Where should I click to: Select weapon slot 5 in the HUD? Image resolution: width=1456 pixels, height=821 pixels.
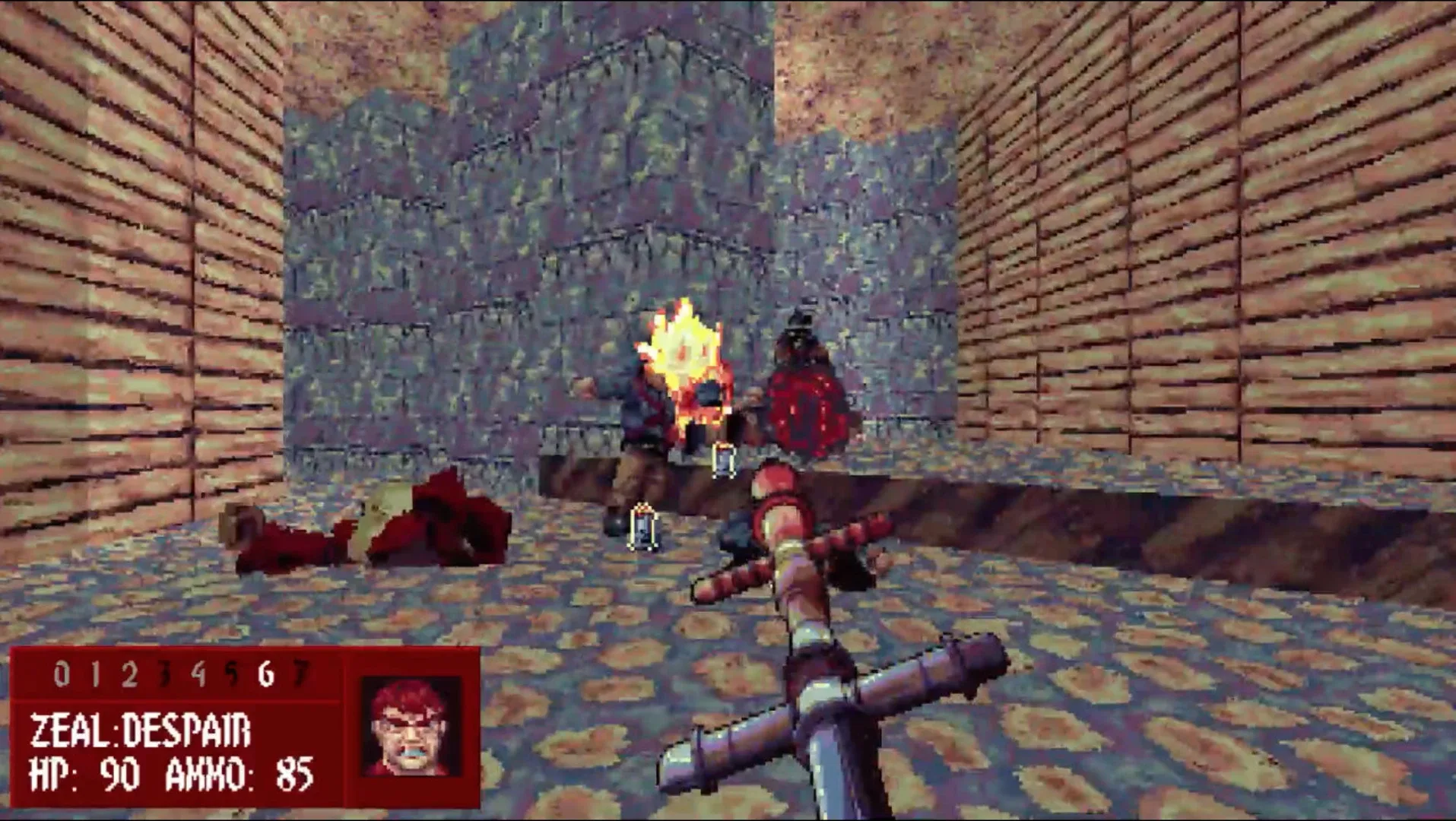click(x=232, y=674)
